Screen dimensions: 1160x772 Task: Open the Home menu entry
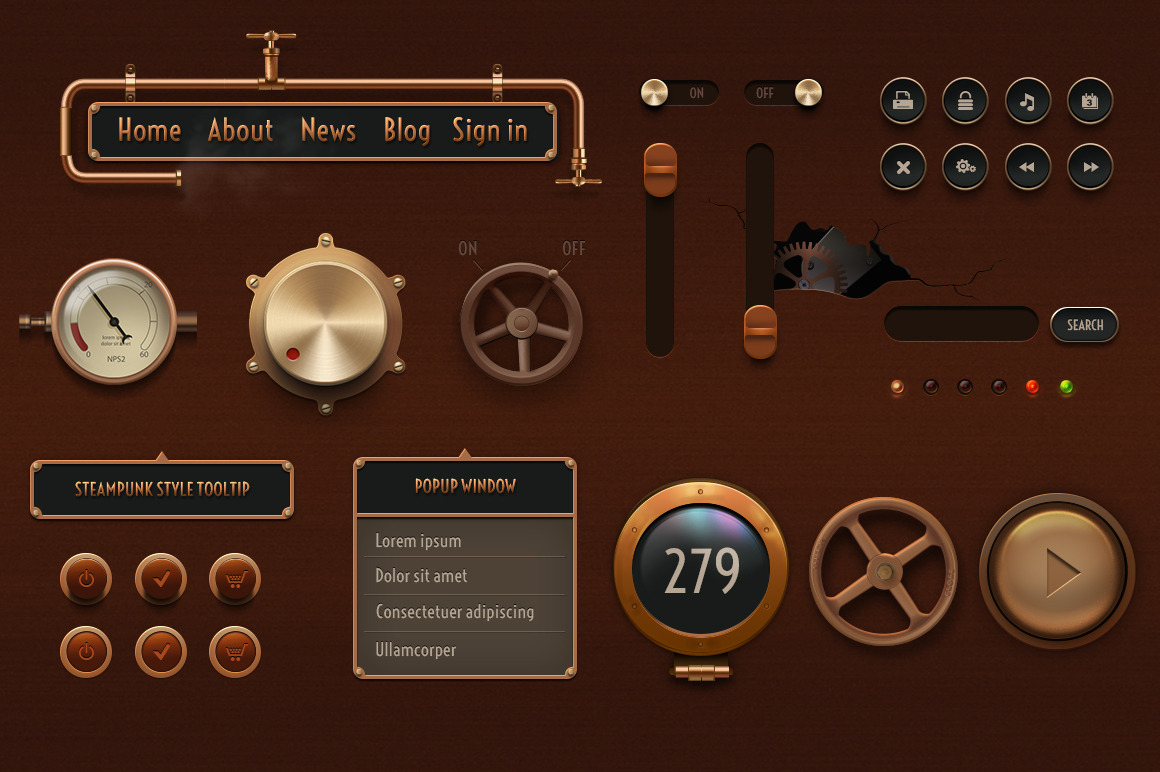[x=149, y=130]
